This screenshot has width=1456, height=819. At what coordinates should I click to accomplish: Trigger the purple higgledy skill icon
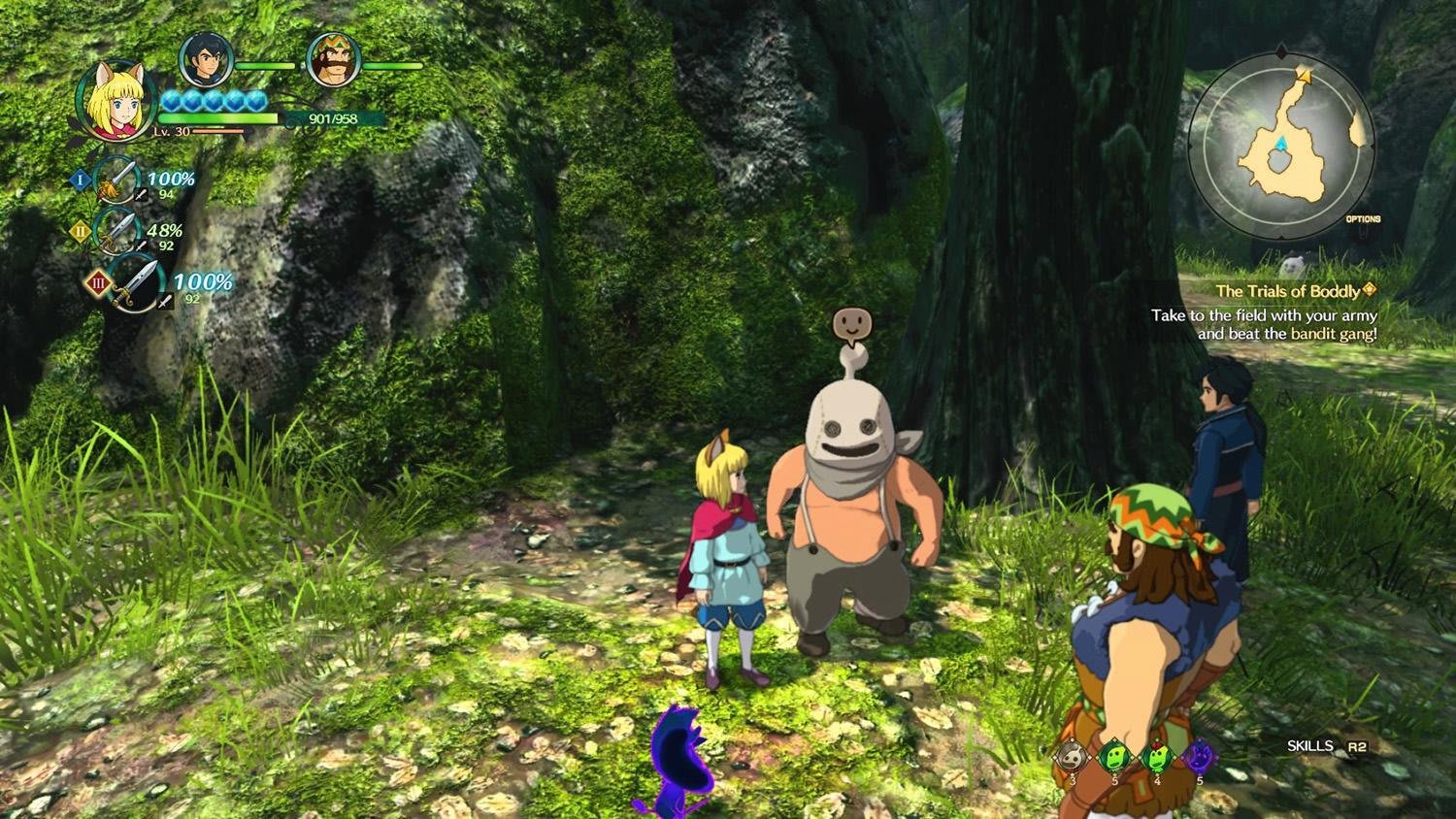[1200, 755]
